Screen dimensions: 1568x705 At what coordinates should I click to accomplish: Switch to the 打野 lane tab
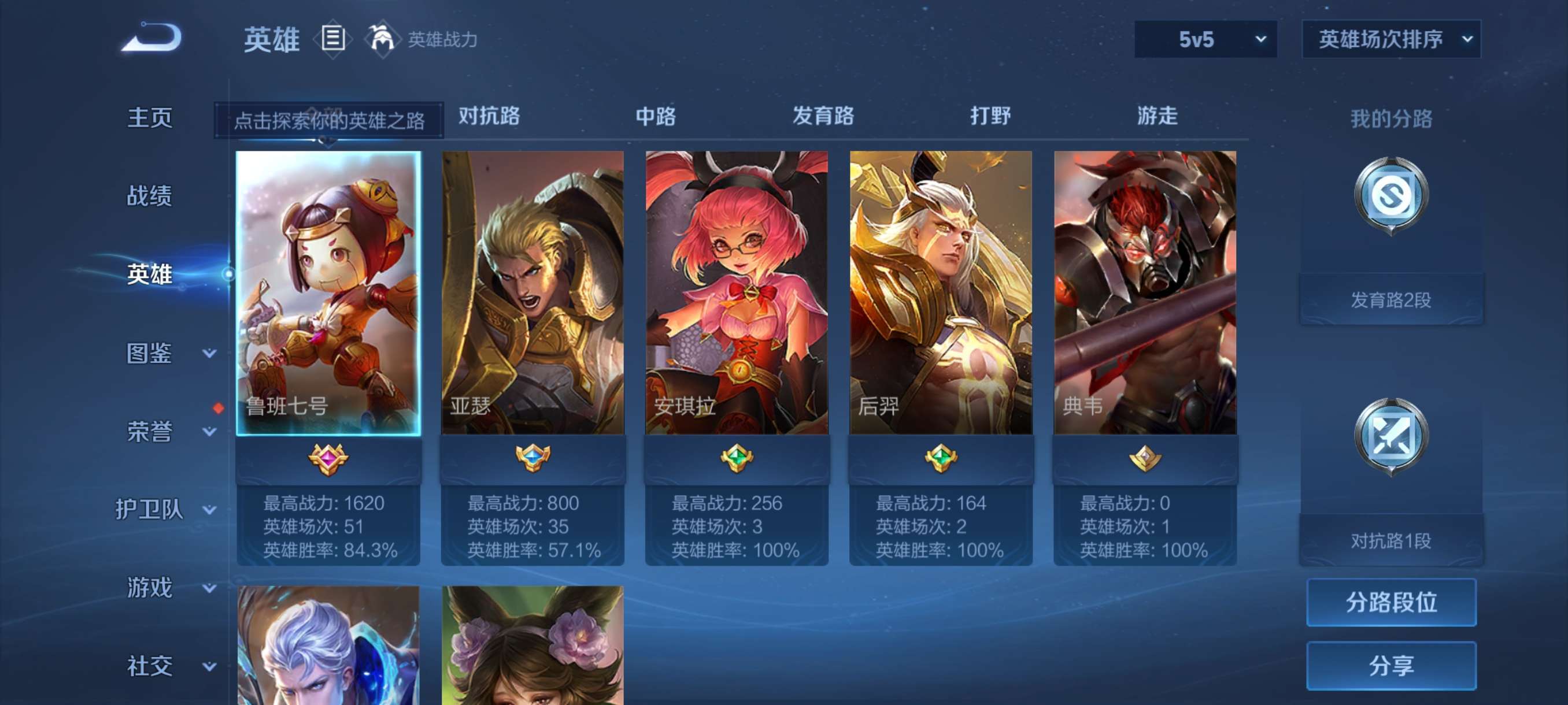coord(990,116)
